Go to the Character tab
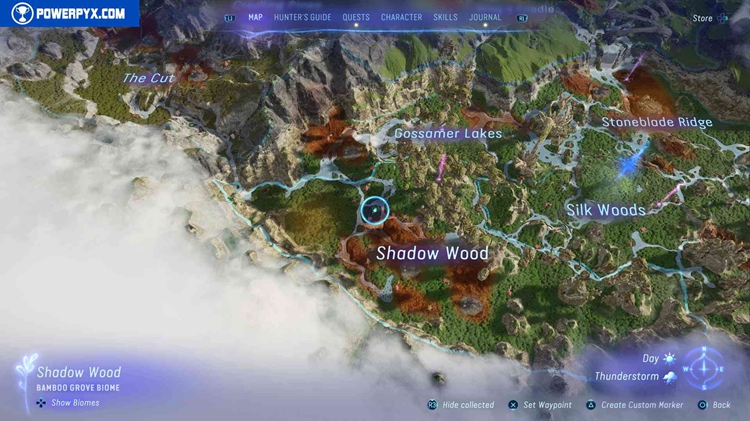Screen dimensions: 750x421 tap(401, 17)
